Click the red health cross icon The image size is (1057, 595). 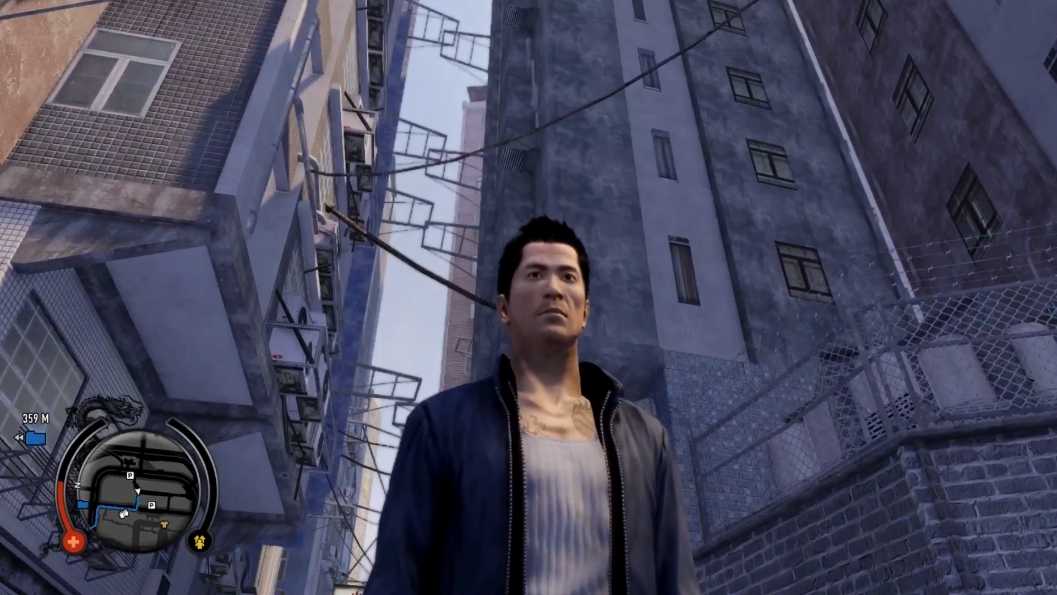tap(73, 542)
